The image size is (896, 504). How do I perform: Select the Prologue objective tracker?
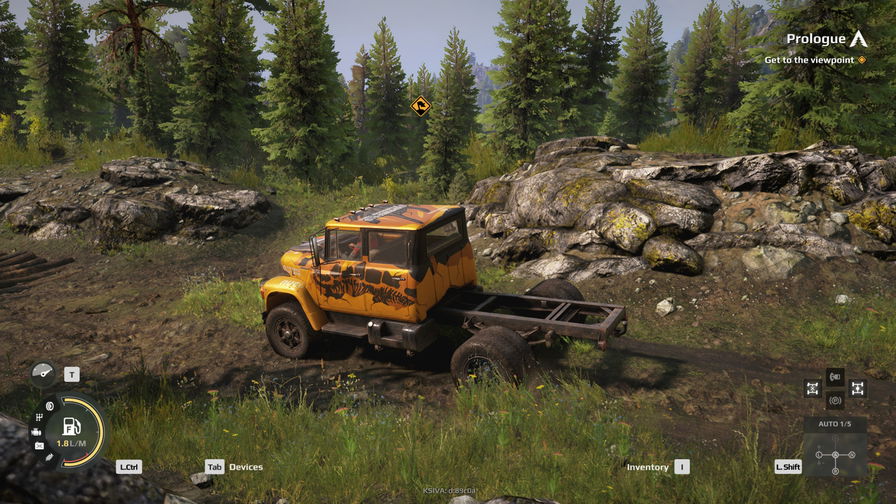825,40
